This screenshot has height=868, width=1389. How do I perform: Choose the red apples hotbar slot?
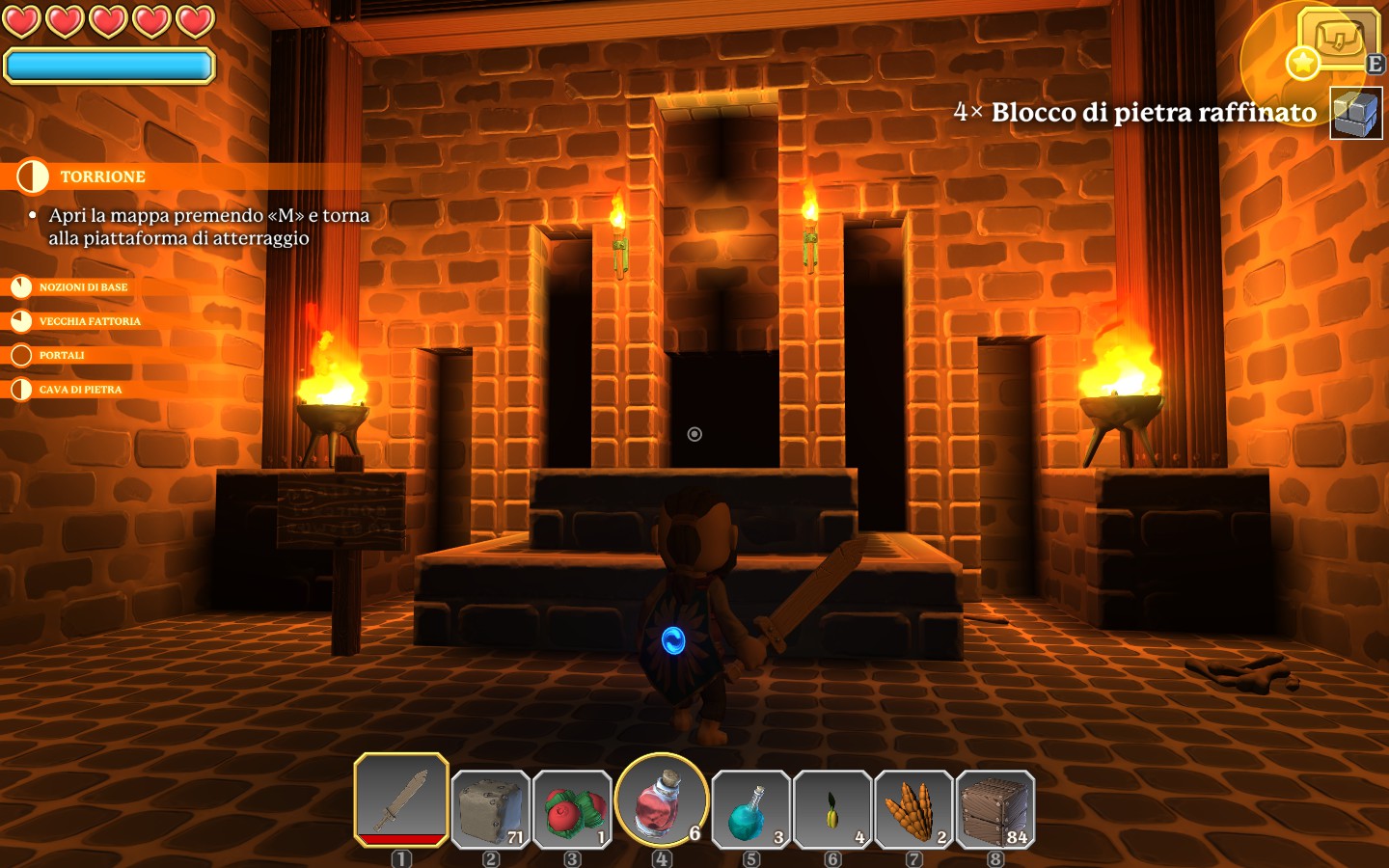click(x=572, y=809)
